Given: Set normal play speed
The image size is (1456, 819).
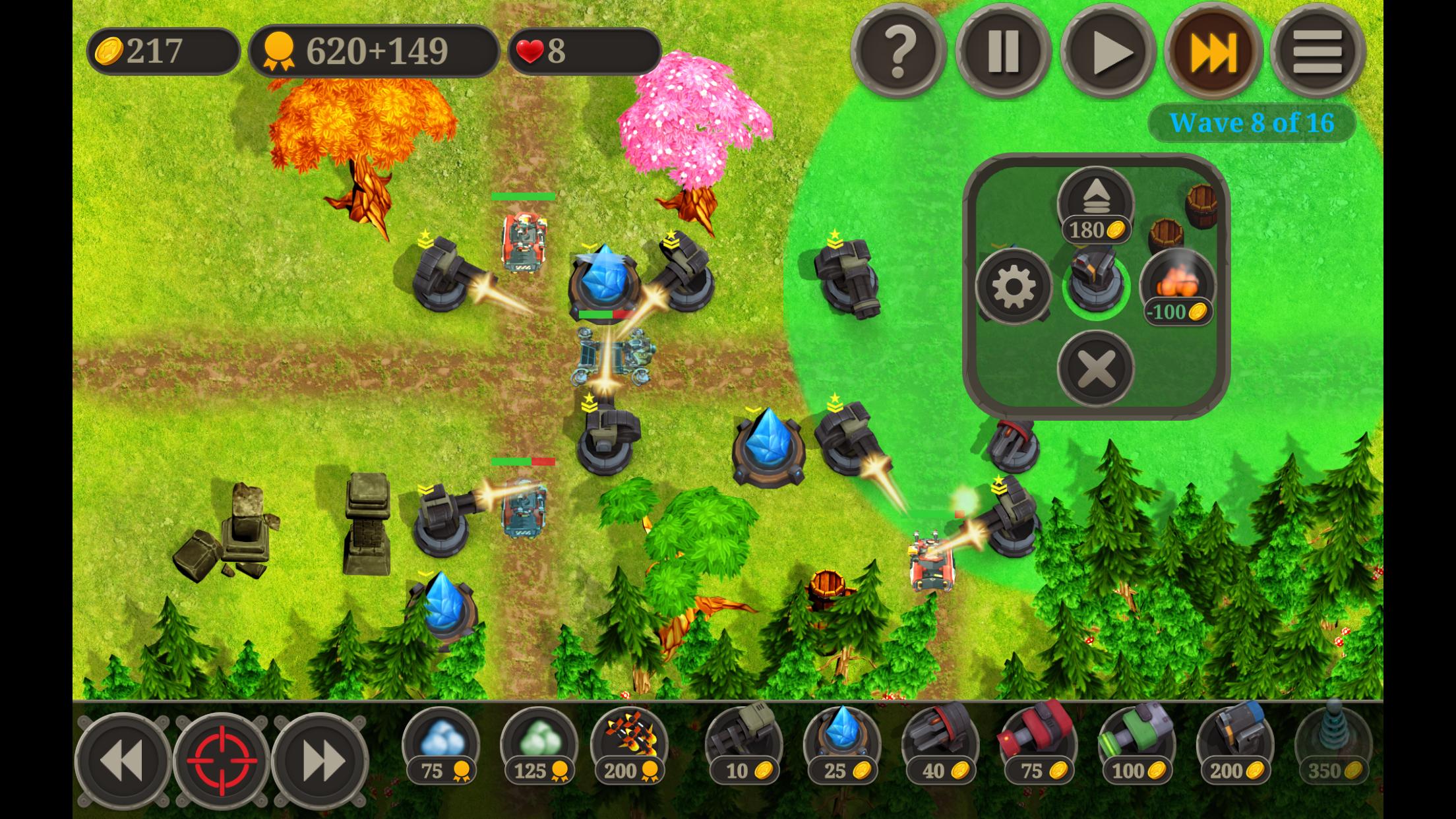Looking at the screenshot, I should (x=1108, y=51).
